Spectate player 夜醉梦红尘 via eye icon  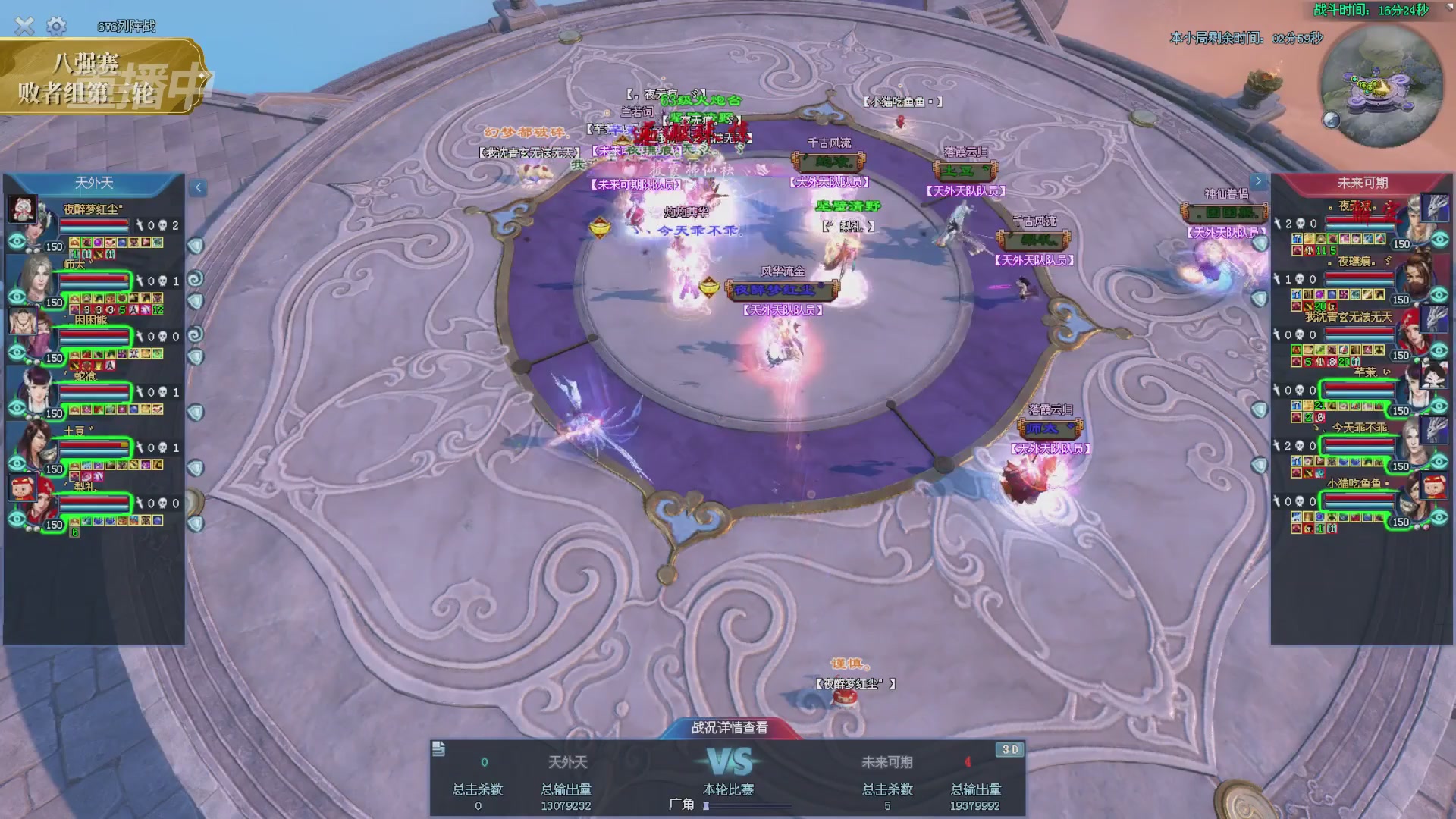tap(17, 242)
